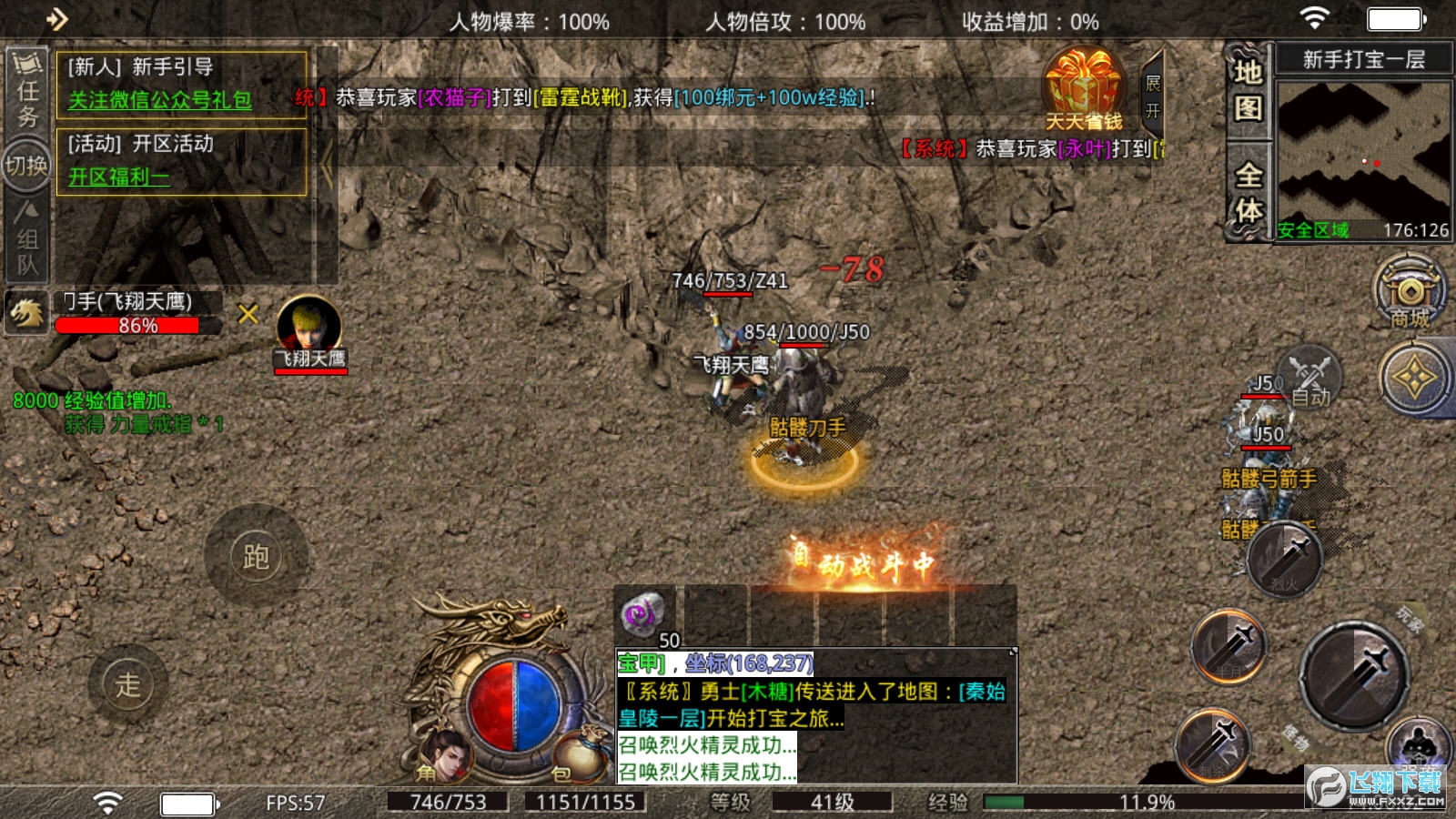Dismiss the target with the yellow X

[x=248, y=314]
